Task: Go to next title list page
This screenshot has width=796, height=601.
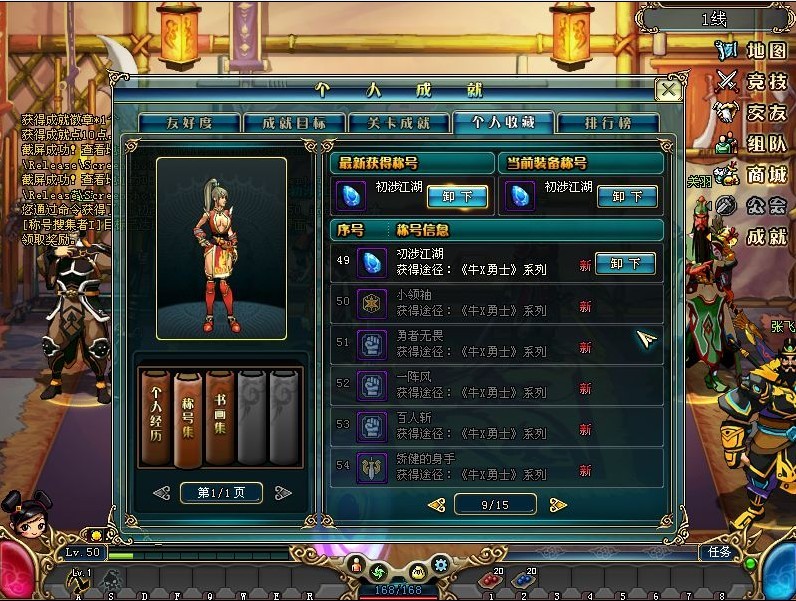Action: coord(558,505)
